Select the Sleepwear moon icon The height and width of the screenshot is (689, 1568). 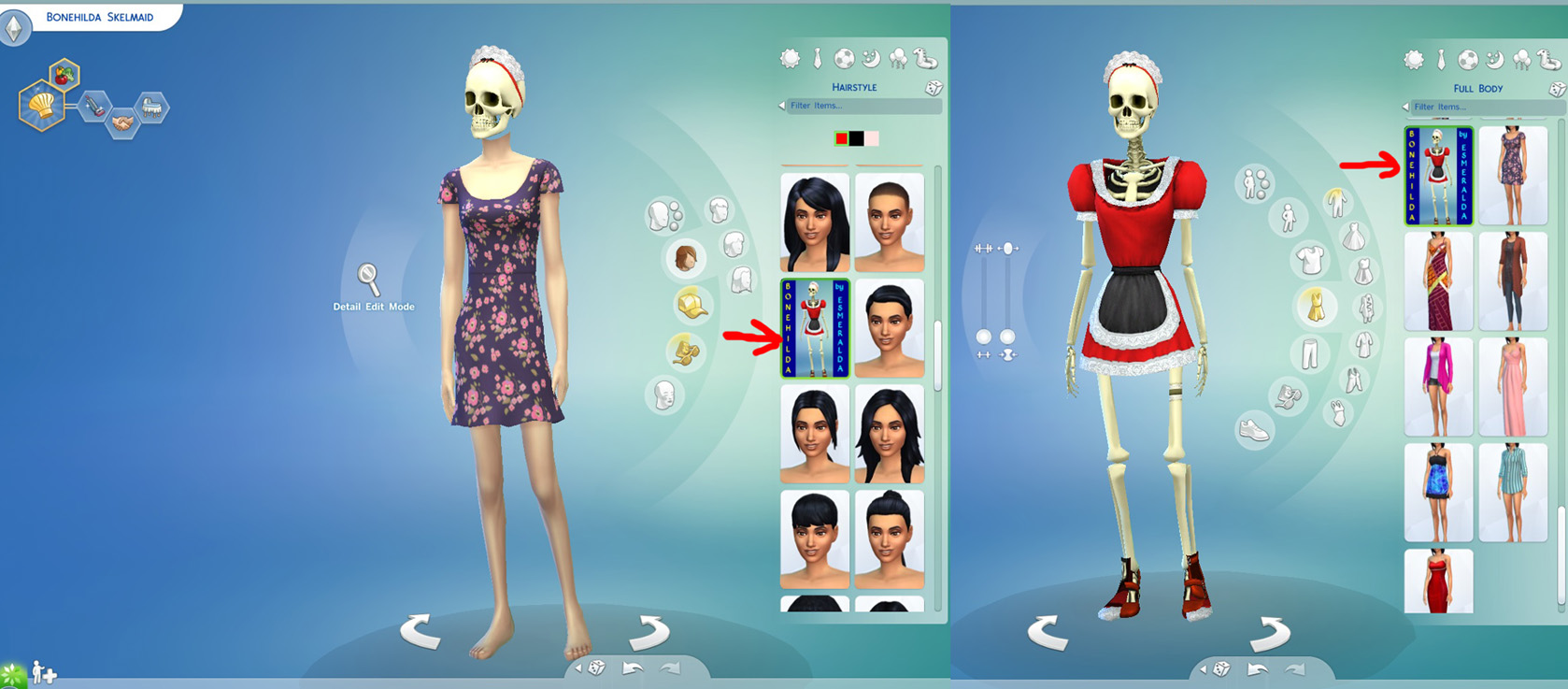coord(870,58)
